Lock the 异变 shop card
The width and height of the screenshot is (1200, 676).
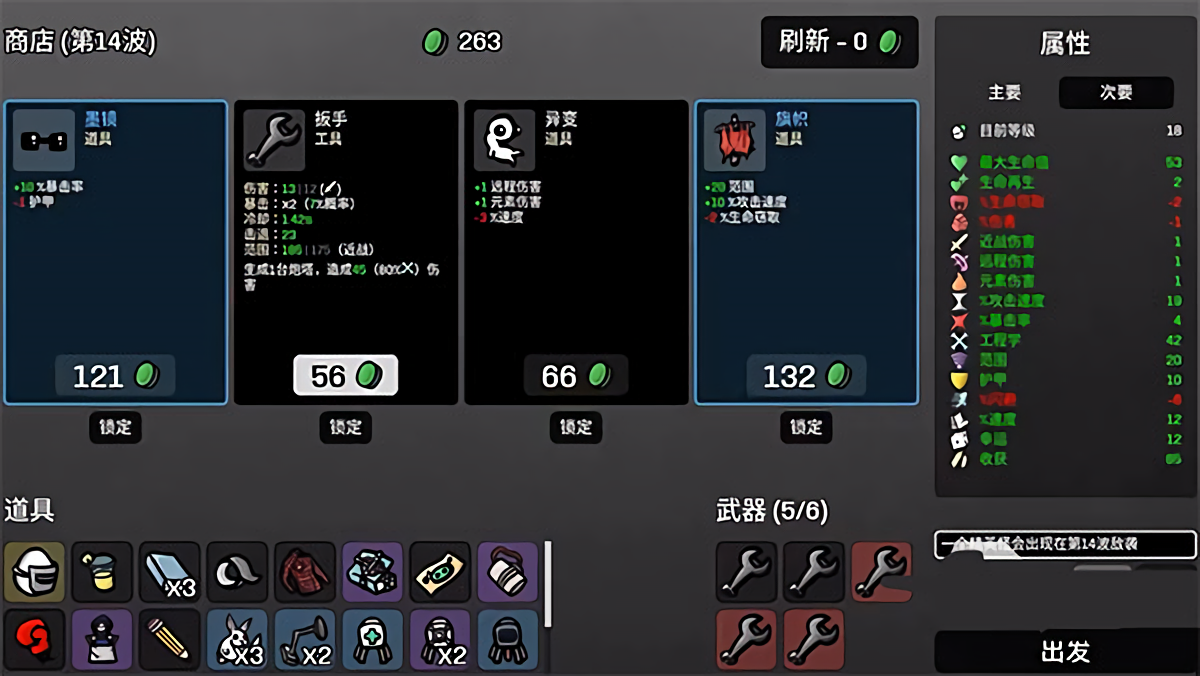[576, 427]
